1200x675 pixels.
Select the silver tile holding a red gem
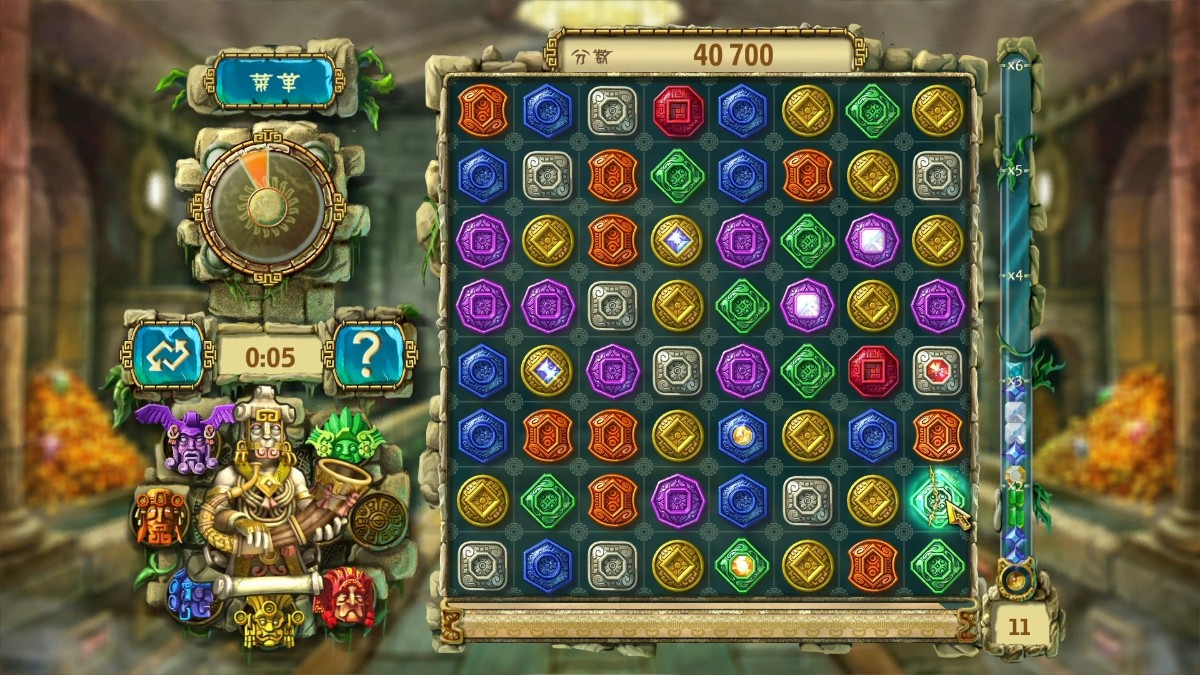936,370
